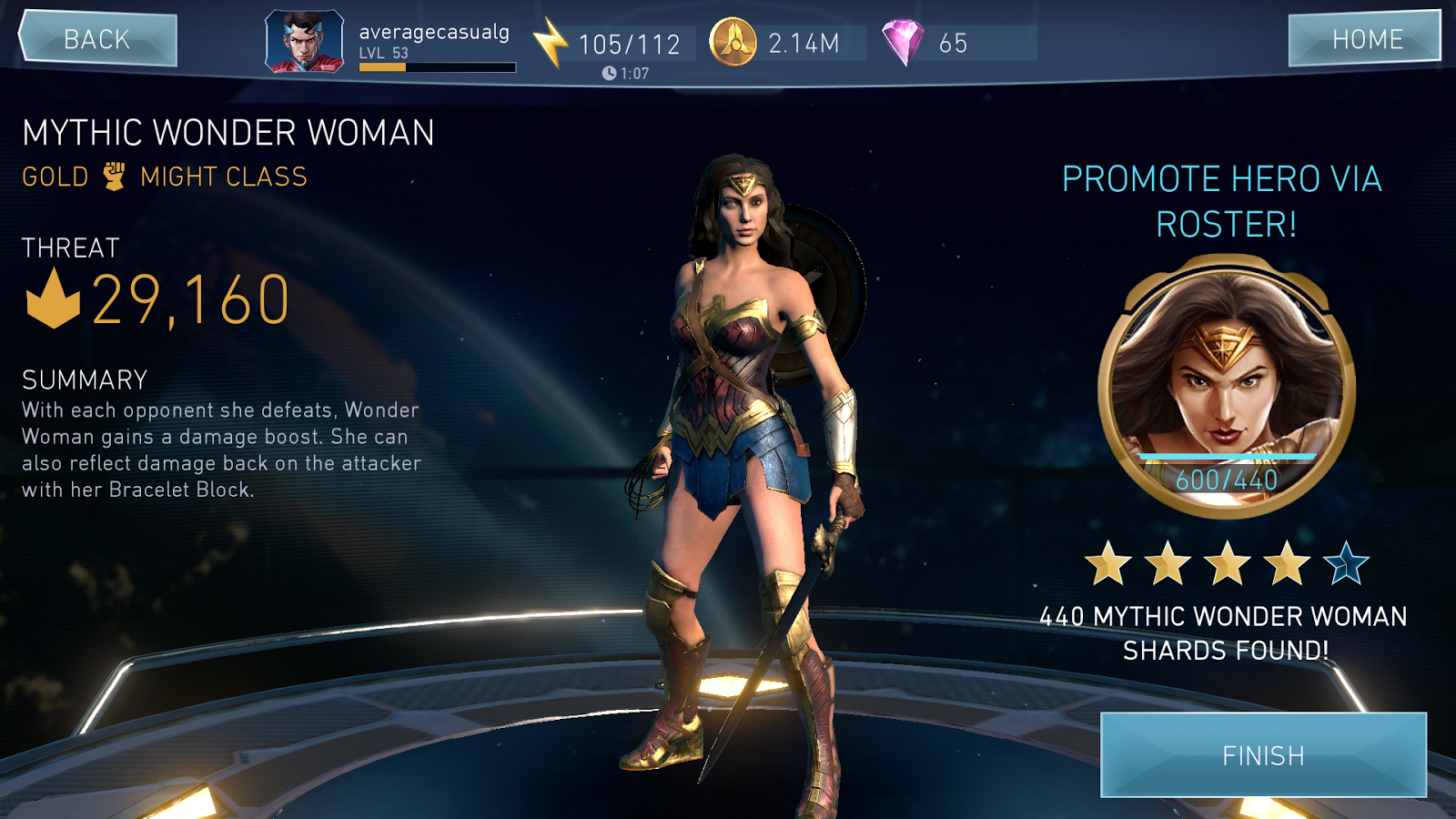Open the averagecasualg player profile avatar
The width and height of the screenshot is (1456, 819).
coord(305,42)
